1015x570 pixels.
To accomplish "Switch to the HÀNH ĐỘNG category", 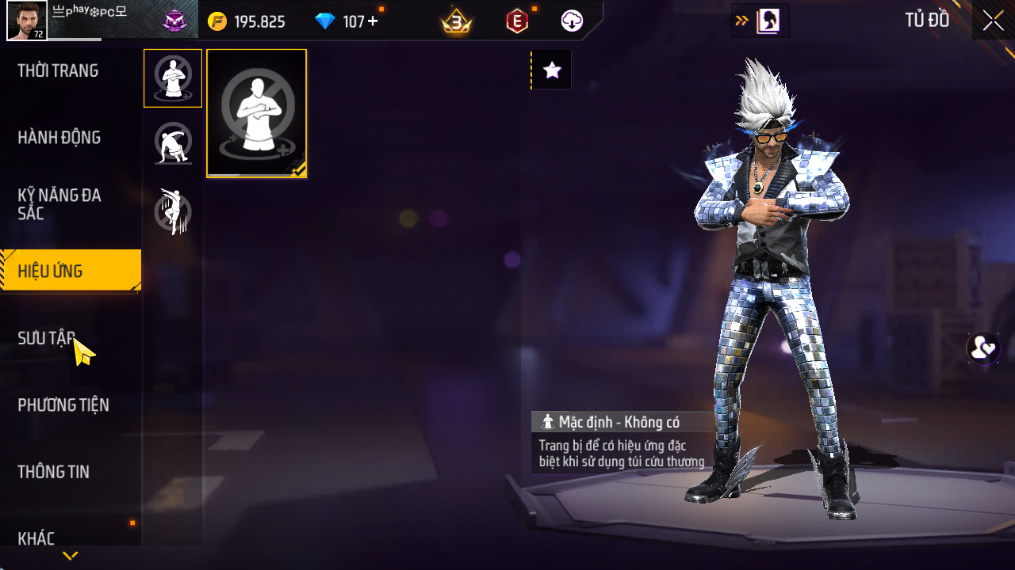I will pyautogui.click(x=59, y=138).
